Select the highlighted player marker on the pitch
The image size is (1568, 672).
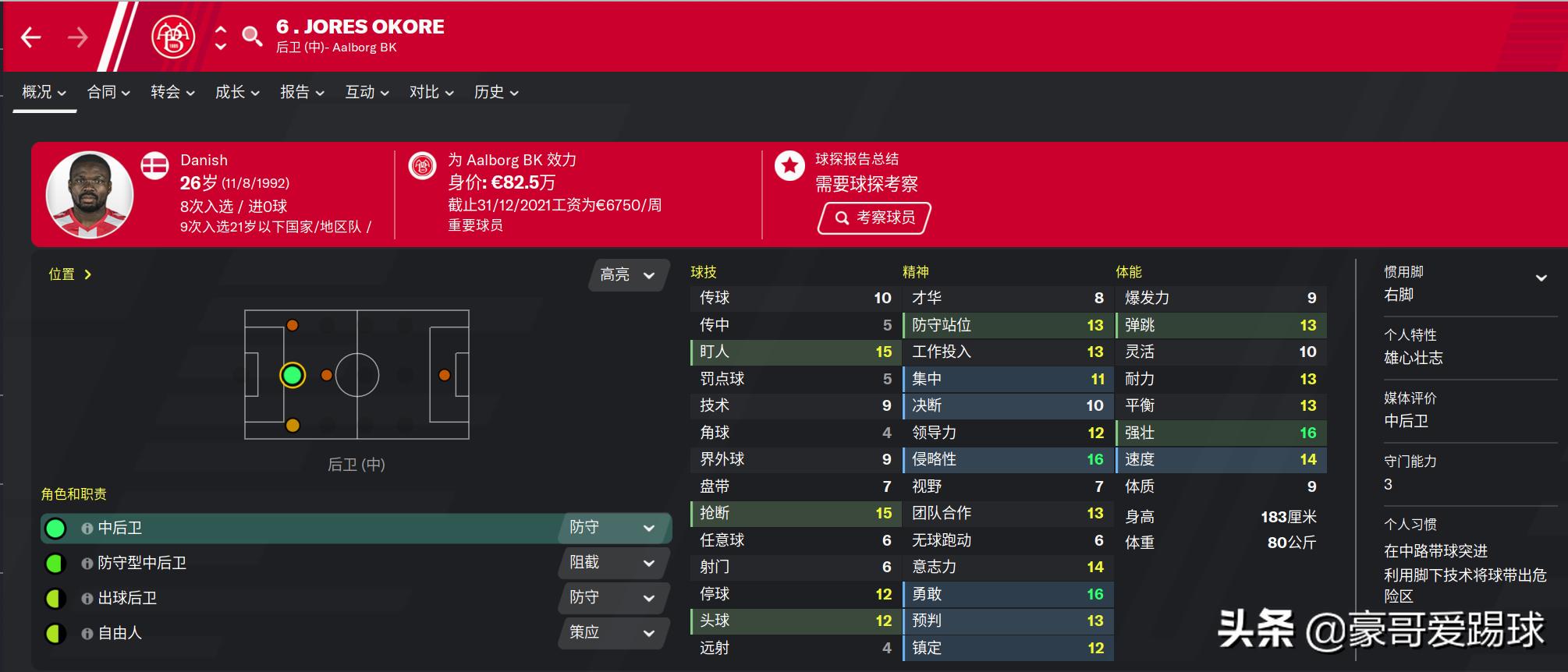[x=293, y=375]
